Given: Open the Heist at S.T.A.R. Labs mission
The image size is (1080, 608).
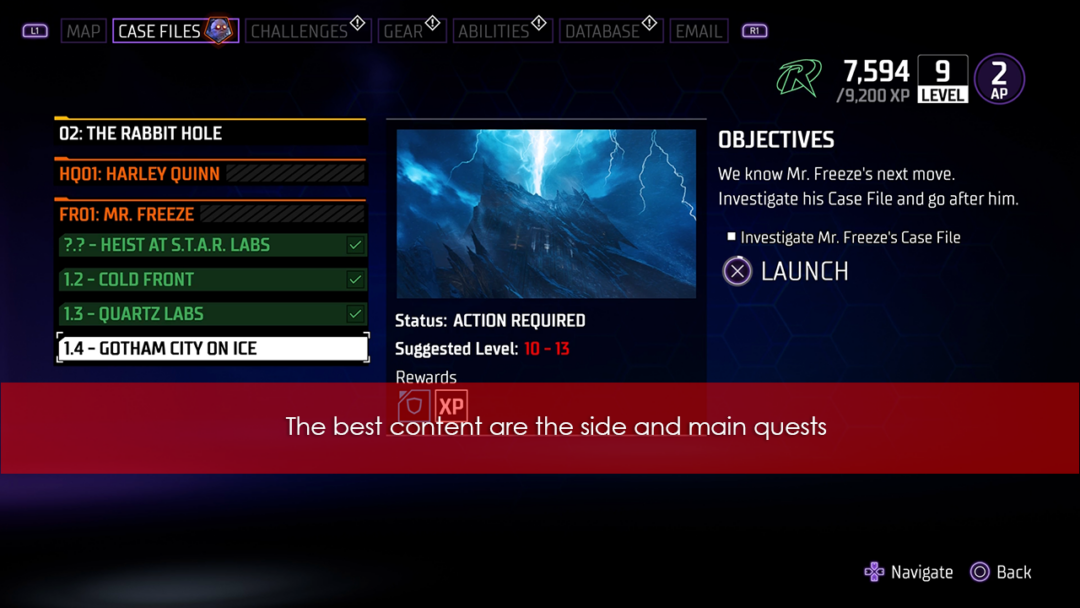Looking at the screenshot, I should [x=212, y=245].
